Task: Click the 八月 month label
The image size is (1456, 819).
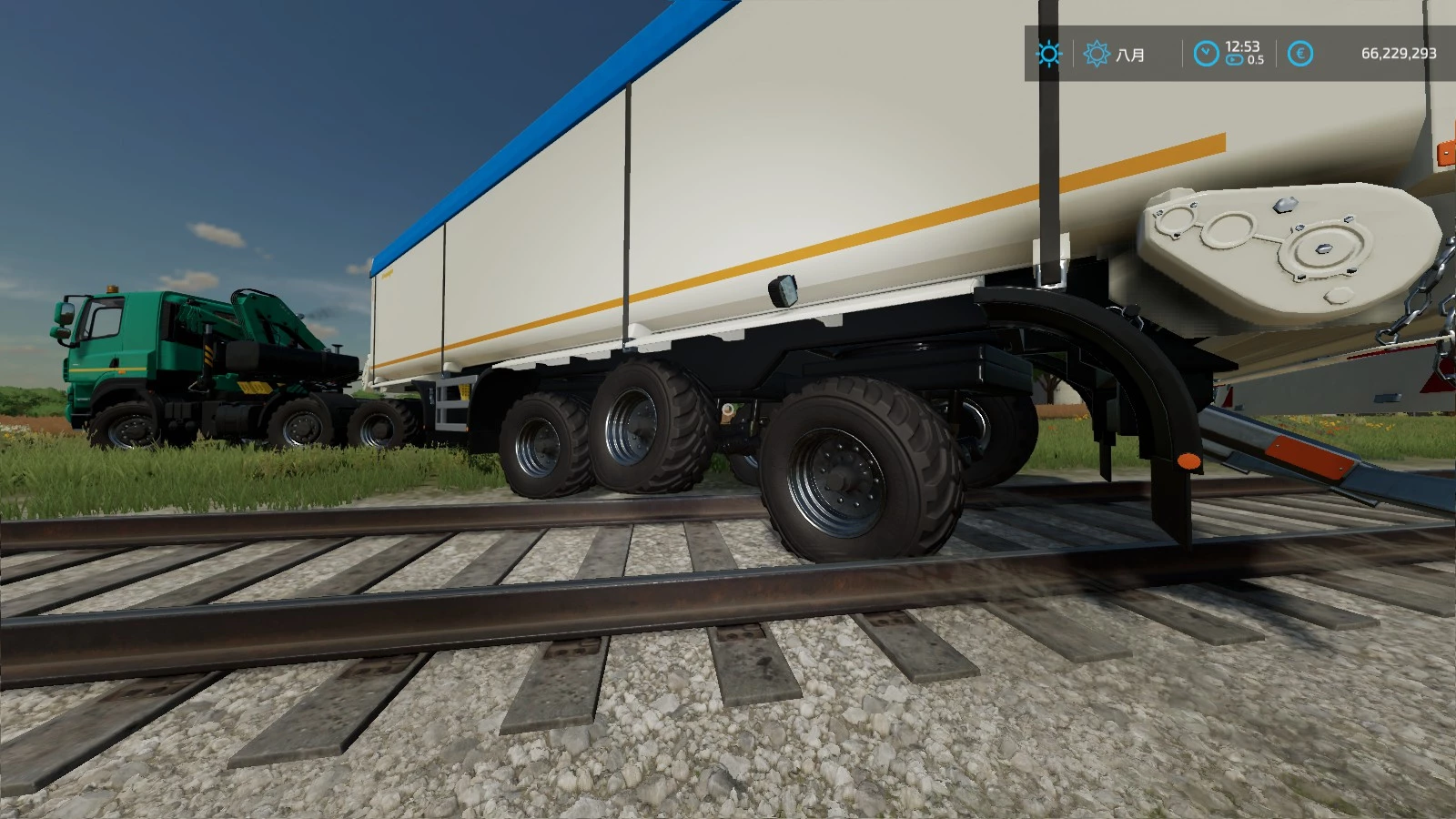Action: click(x=1131, y=55)
